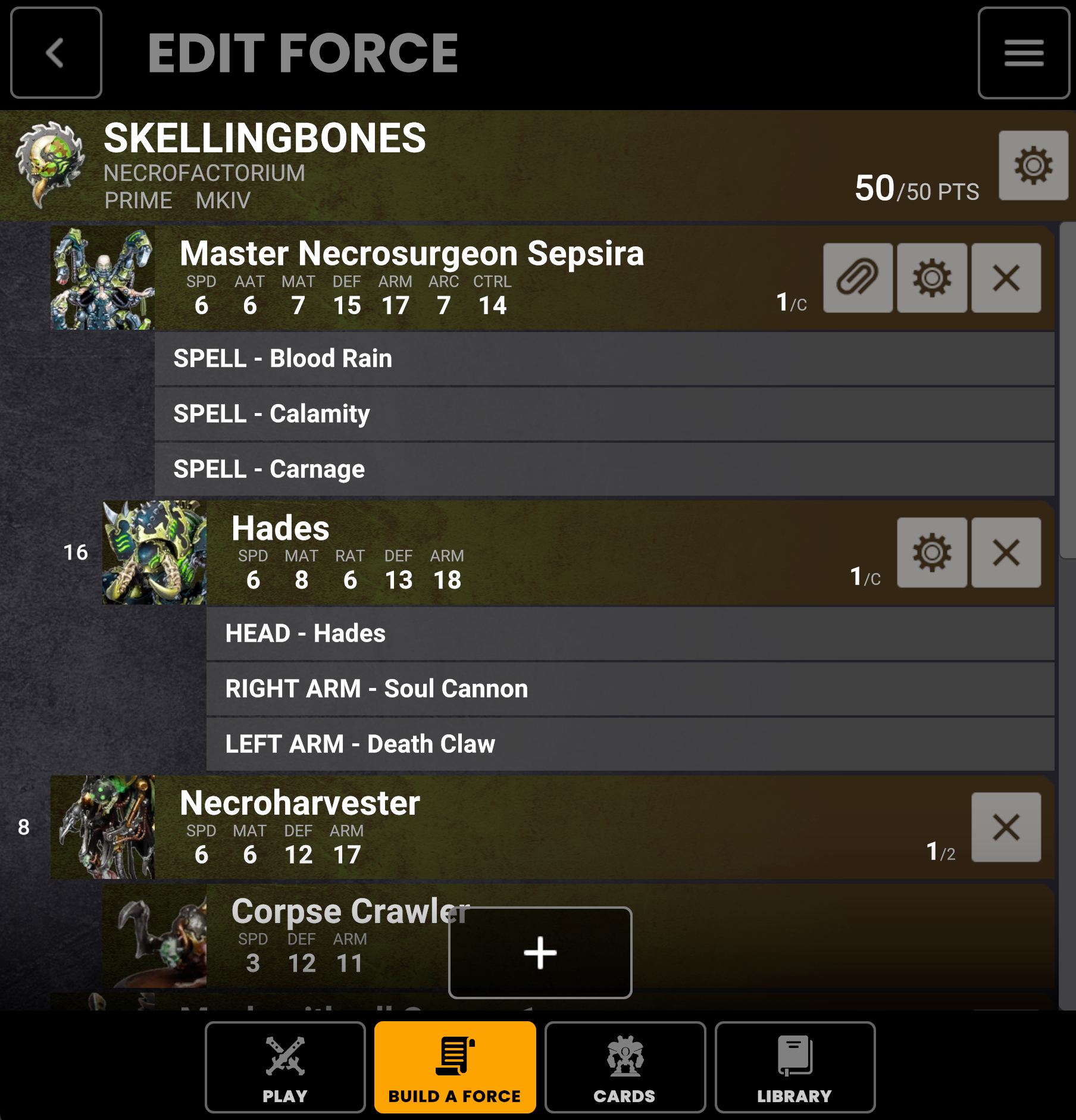Screen dimensions: 1076x1120
Task: Open the hamburger menu
Action: pyautogui.click(x=1023, y=53)
